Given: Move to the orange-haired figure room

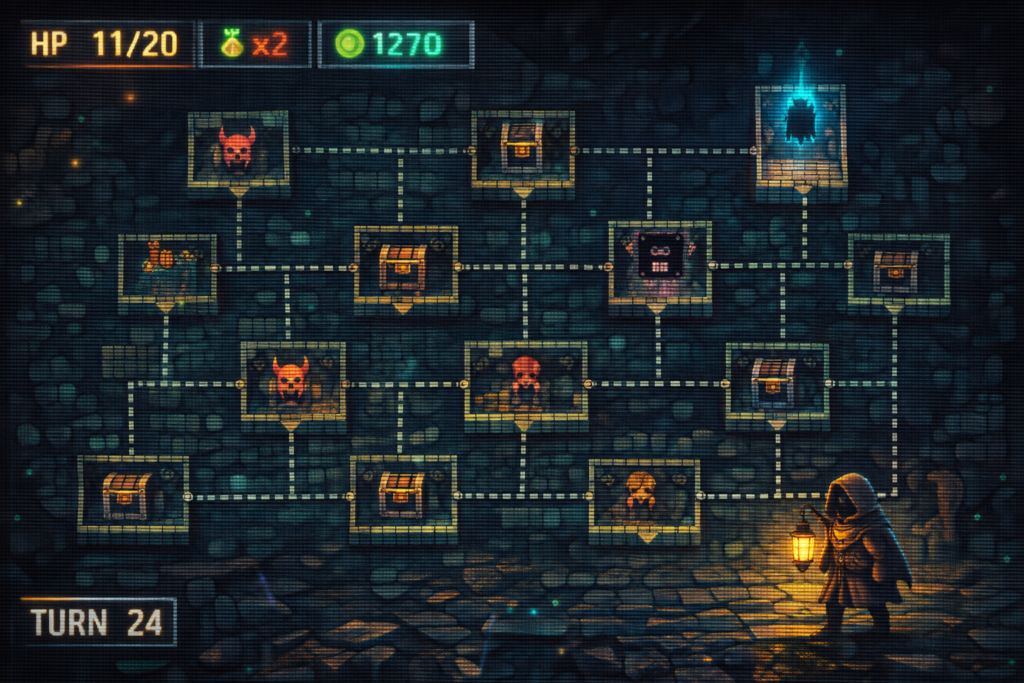Looking at the screenshot, I should 643,497.
